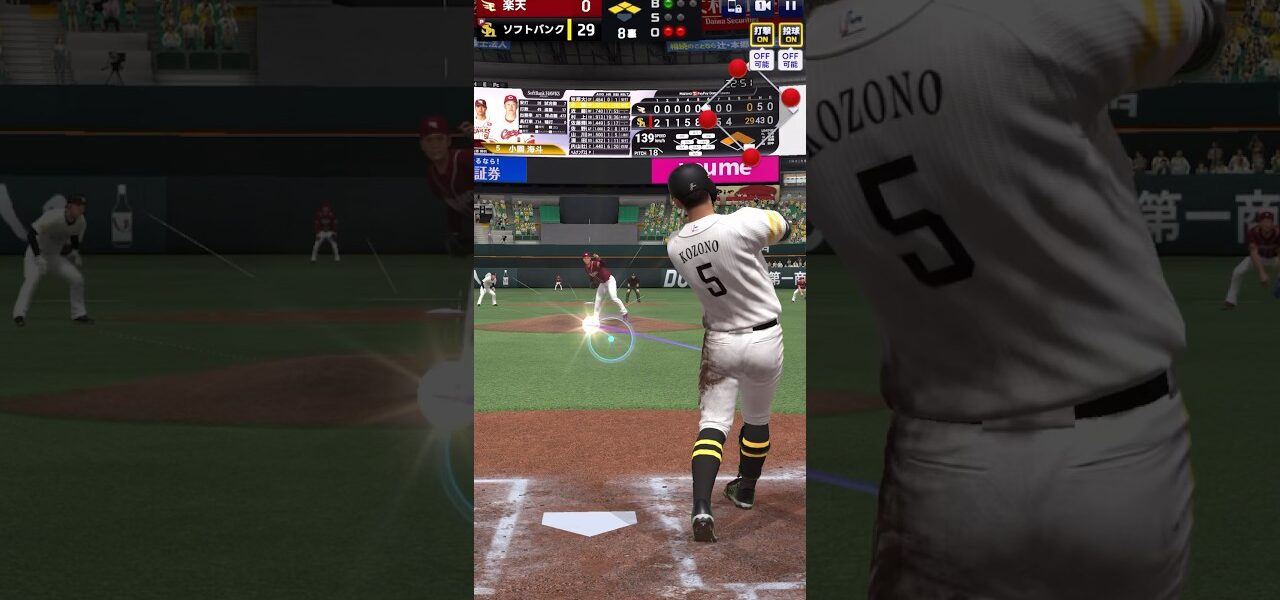Toggle the 投球 ON auto-pitching switch
The height and width of the screenshot is (600, 1280).
pyautogui.click(x=791, y=35)
